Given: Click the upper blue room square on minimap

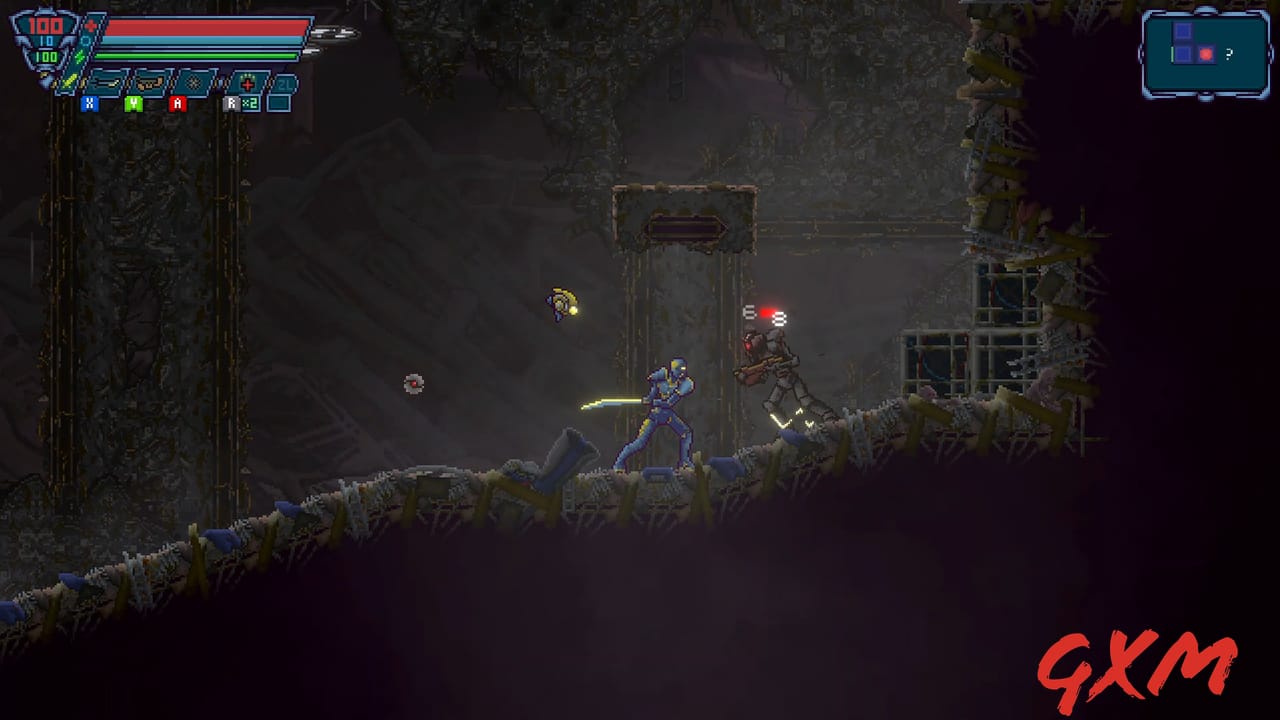Looking at the screenshot, I should 1183,31.
